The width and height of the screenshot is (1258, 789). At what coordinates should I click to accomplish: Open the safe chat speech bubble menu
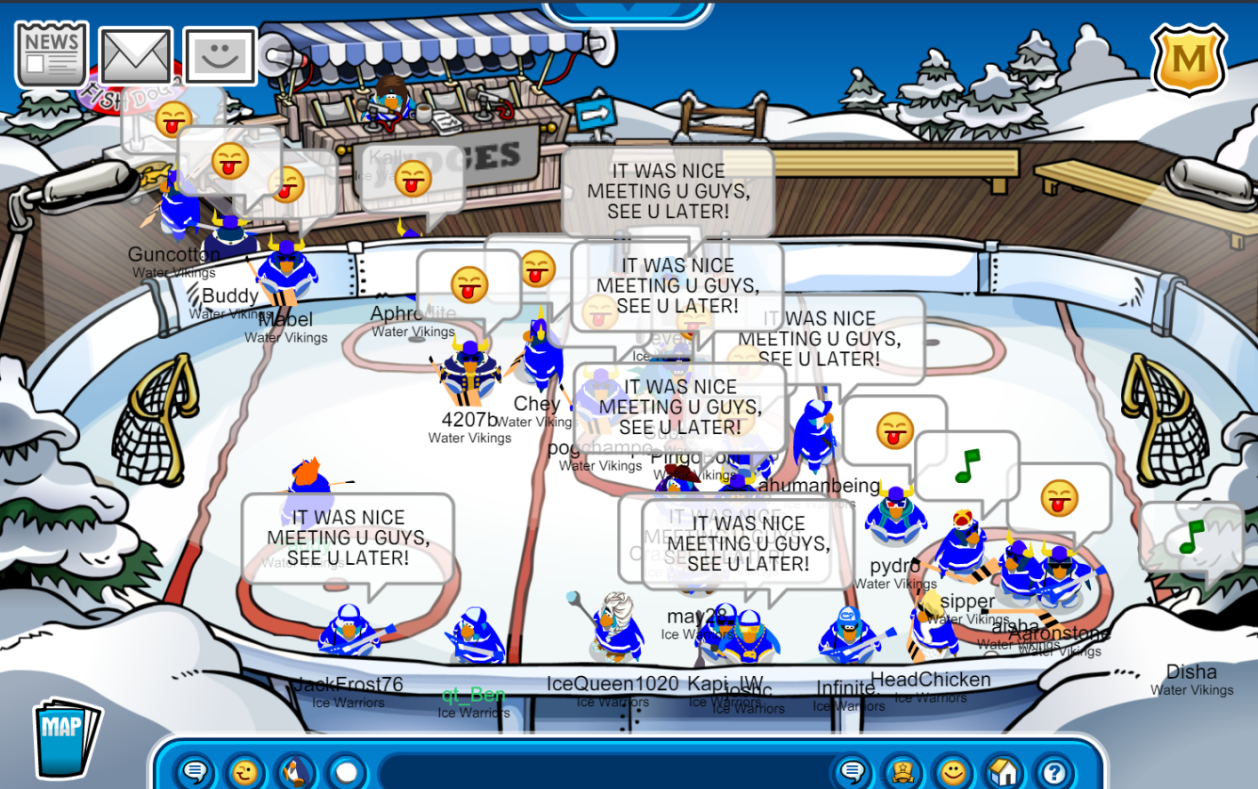pos(196,771)
